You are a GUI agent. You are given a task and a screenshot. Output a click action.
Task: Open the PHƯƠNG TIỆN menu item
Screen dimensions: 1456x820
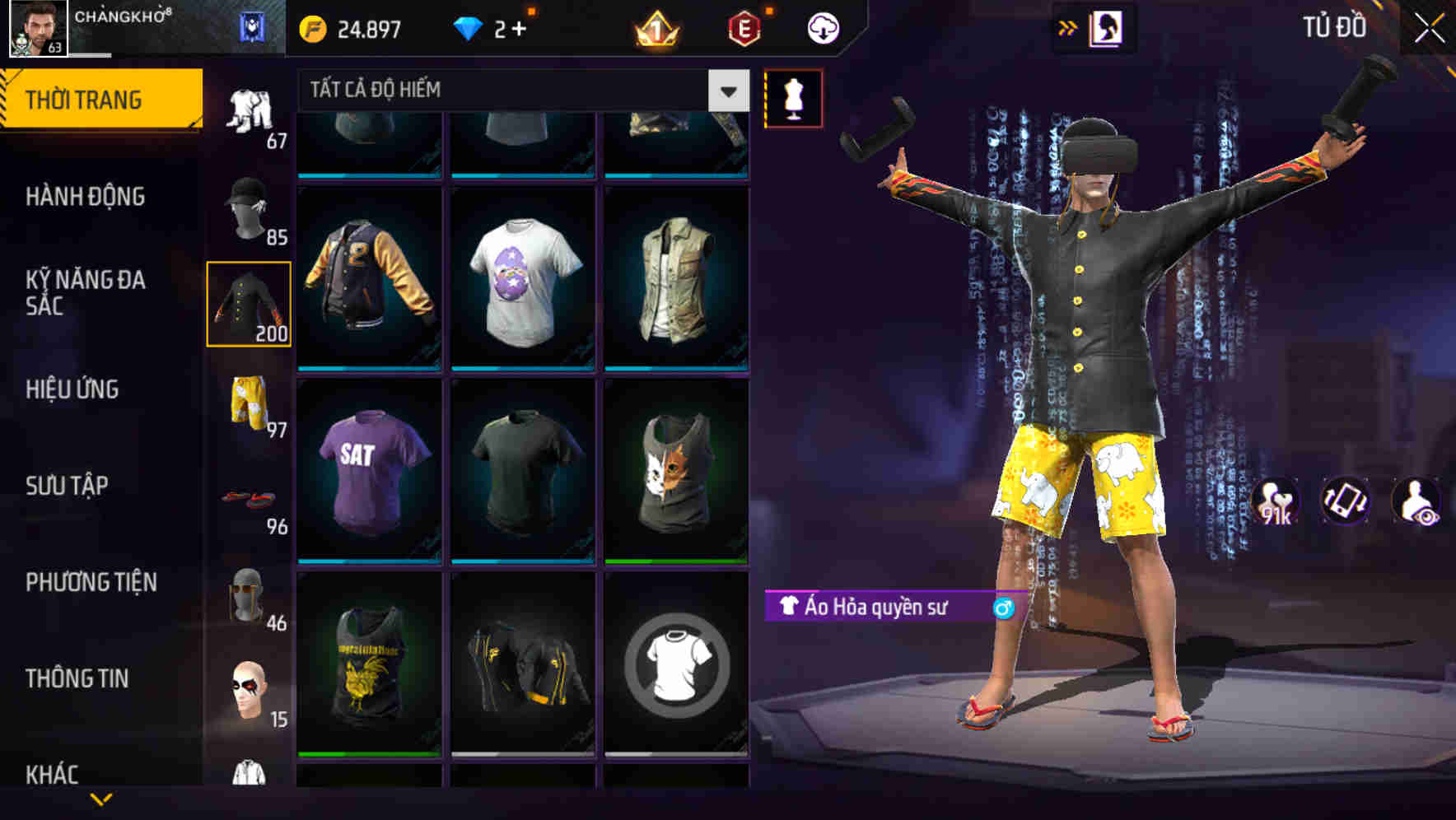coord(91,581)
